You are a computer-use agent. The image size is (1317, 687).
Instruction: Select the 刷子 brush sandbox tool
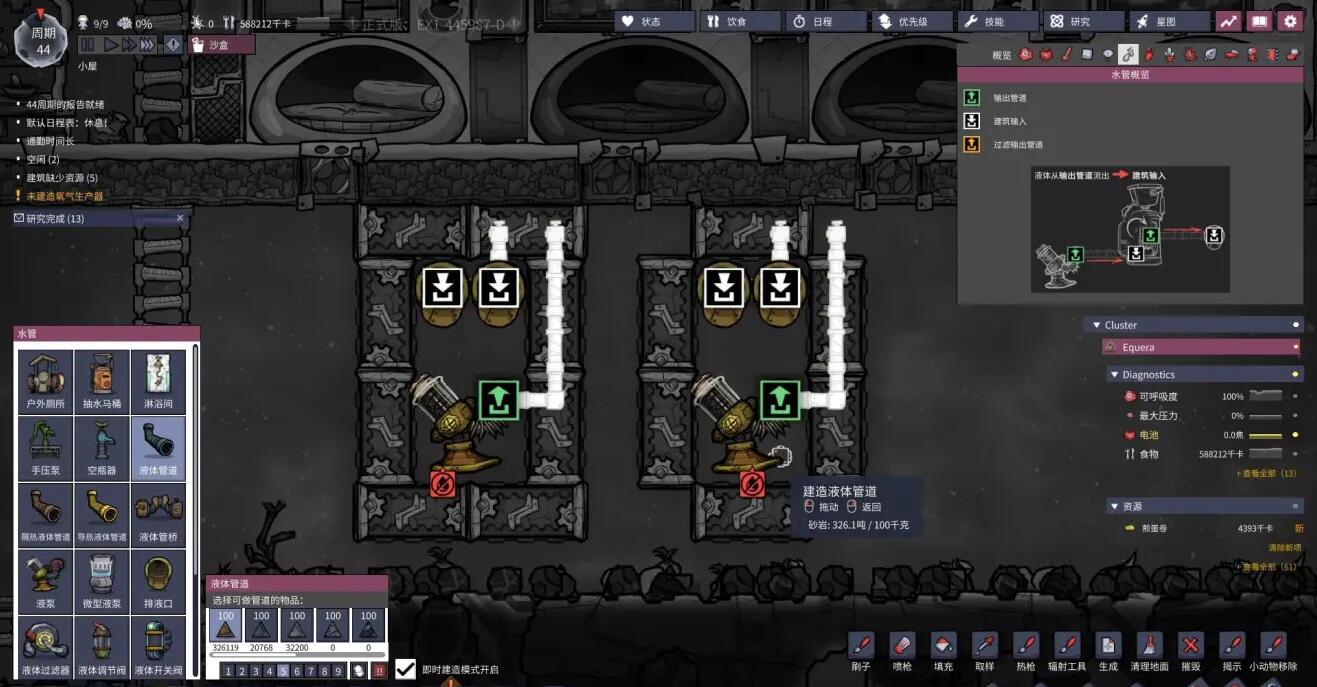861,649
